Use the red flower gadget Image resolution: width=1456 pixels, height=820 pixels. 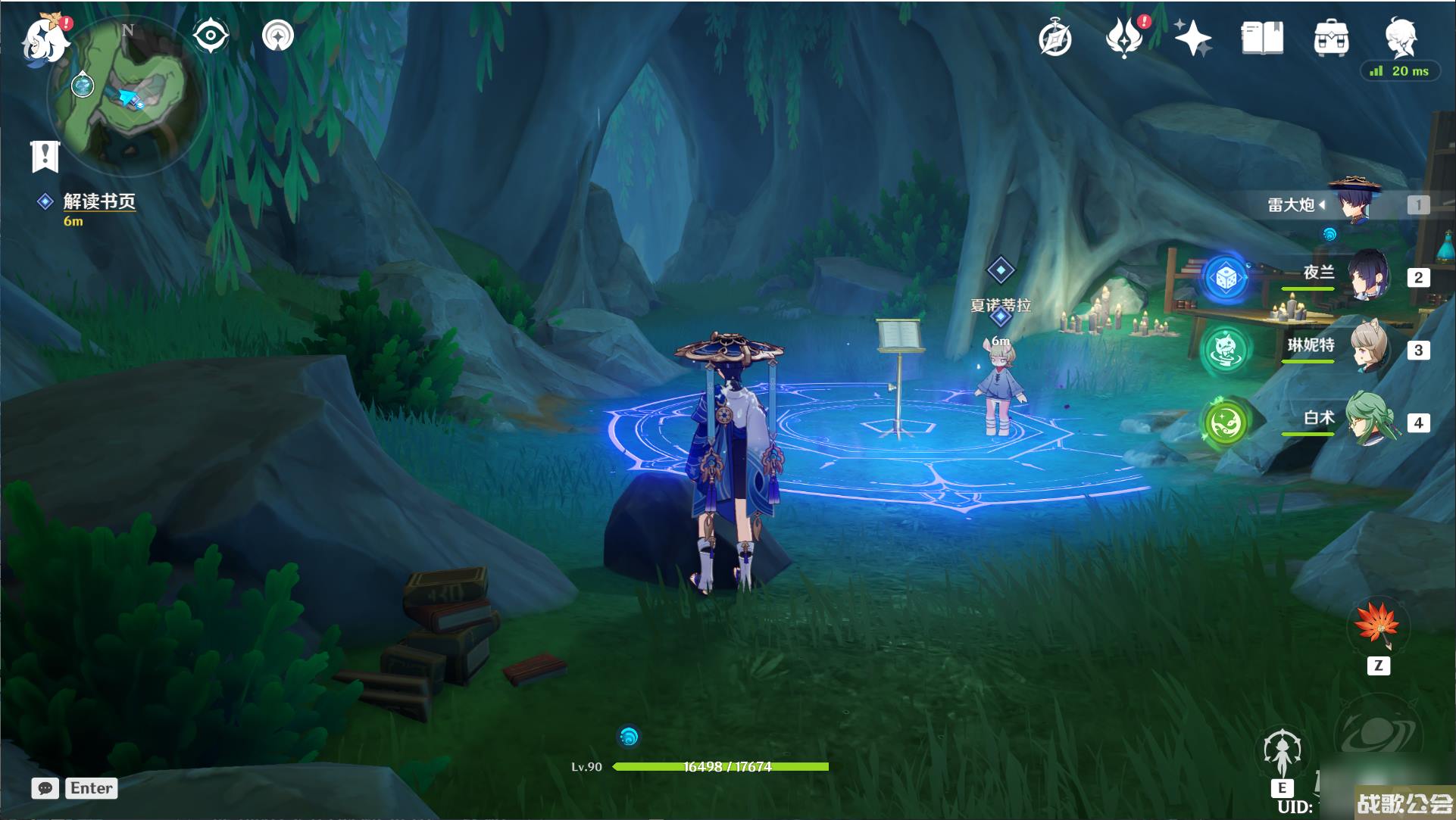1378,627
